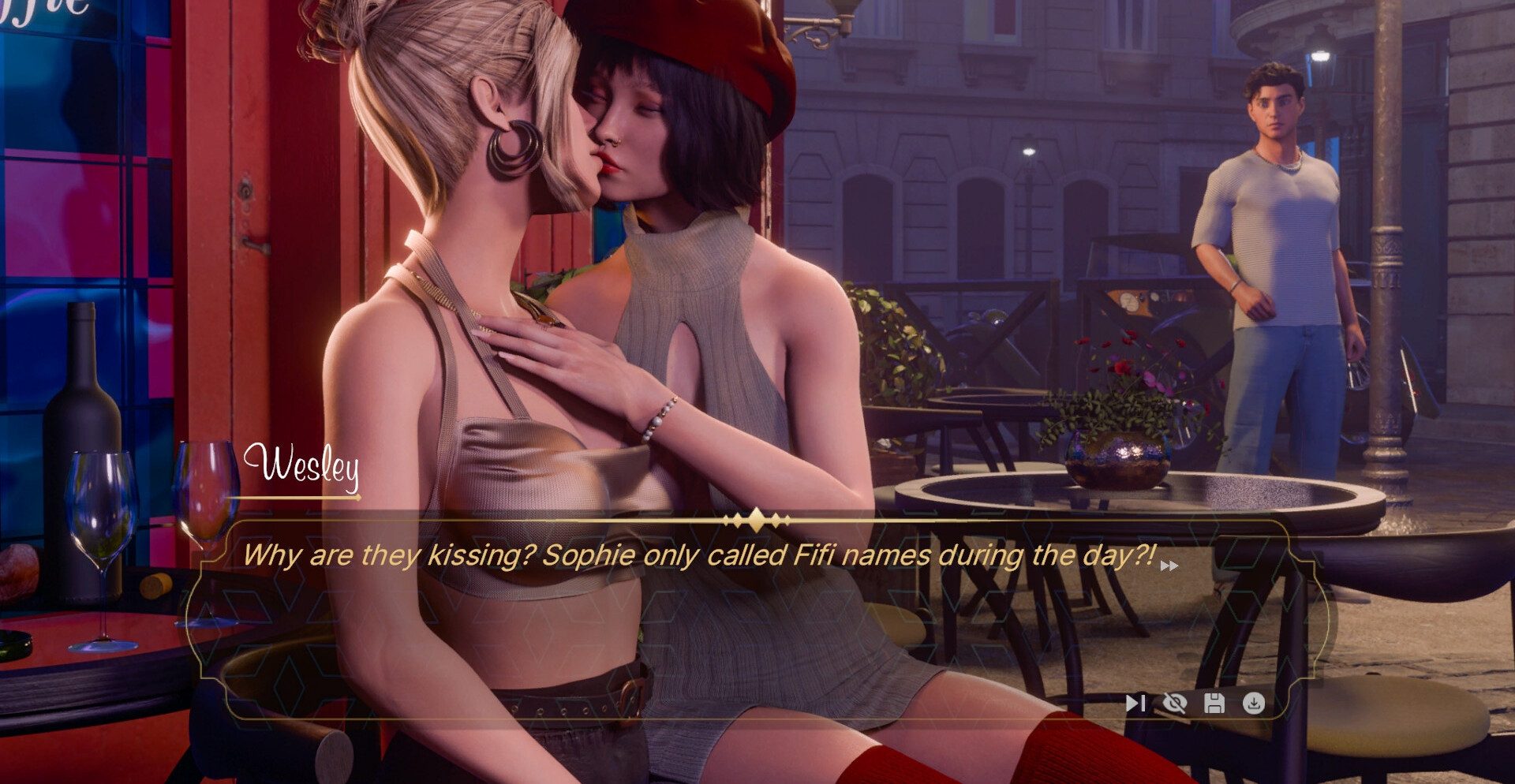
Task: Open the load menu via the download-arrow icon
Action: [x=1254, y=703]
